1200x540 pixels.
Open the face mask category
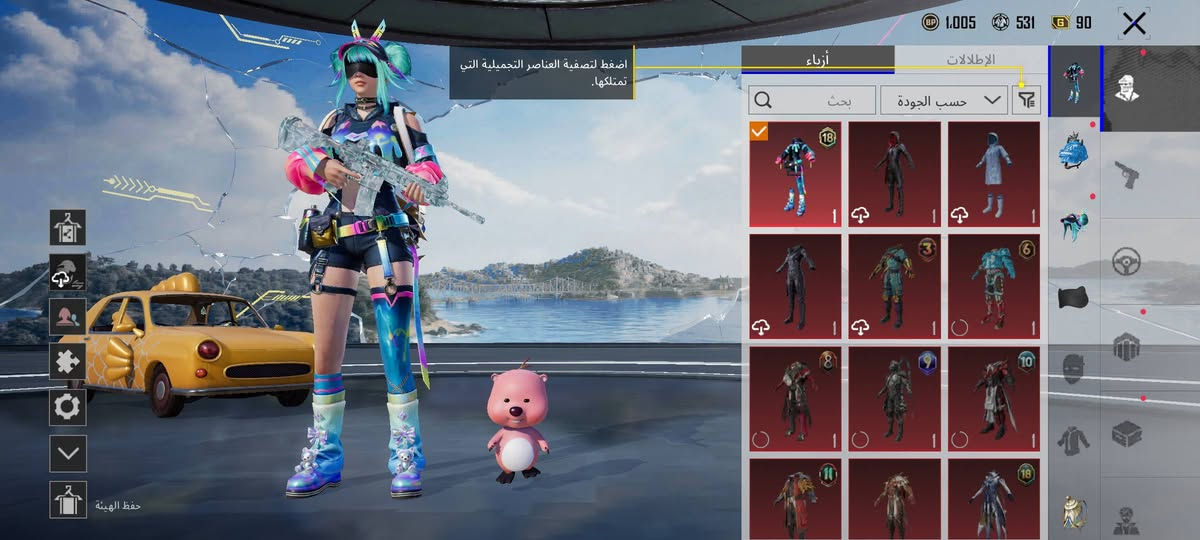coord(1074,367)
